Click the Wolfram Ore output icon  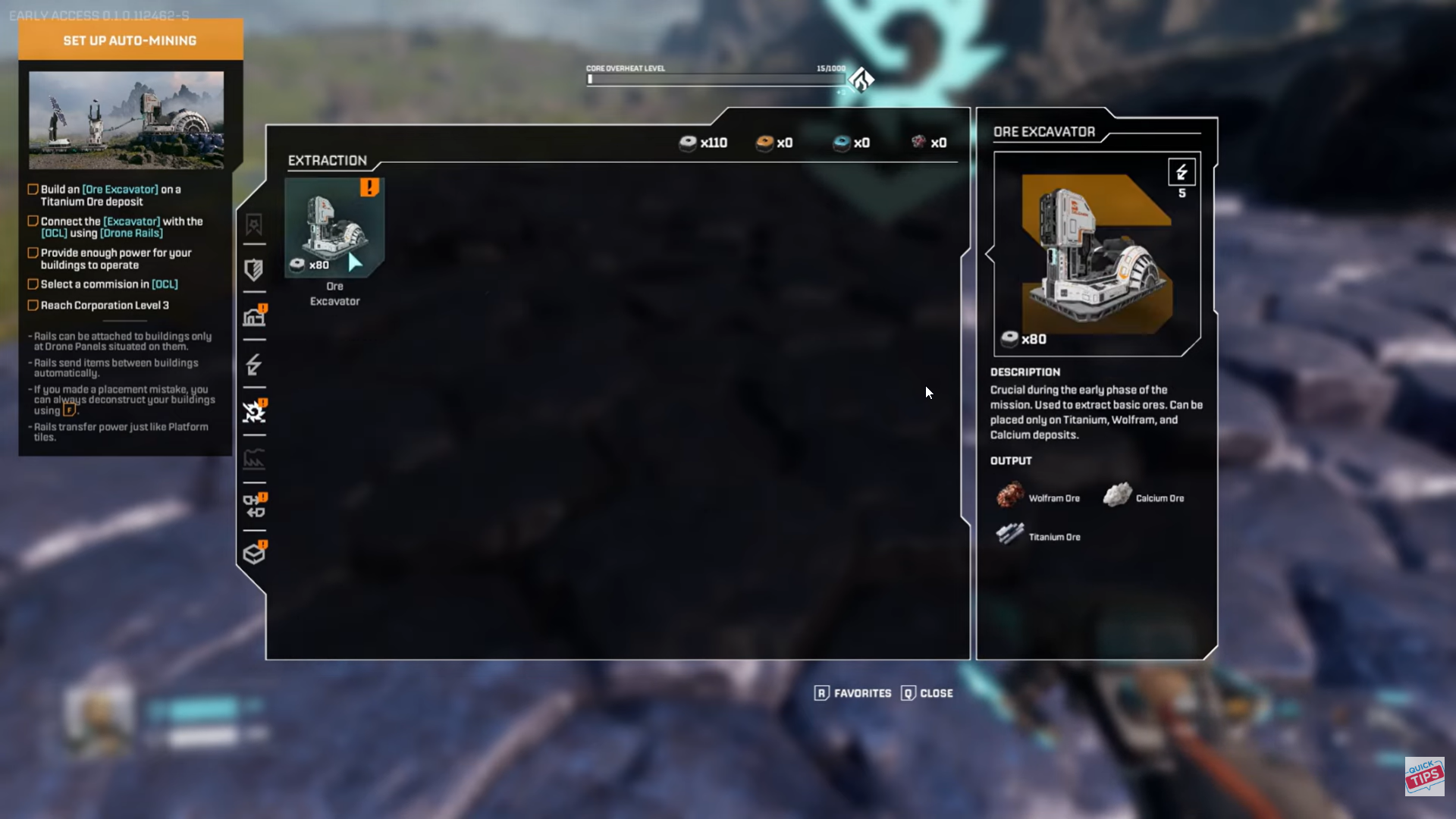click(x=1010, y=497)
